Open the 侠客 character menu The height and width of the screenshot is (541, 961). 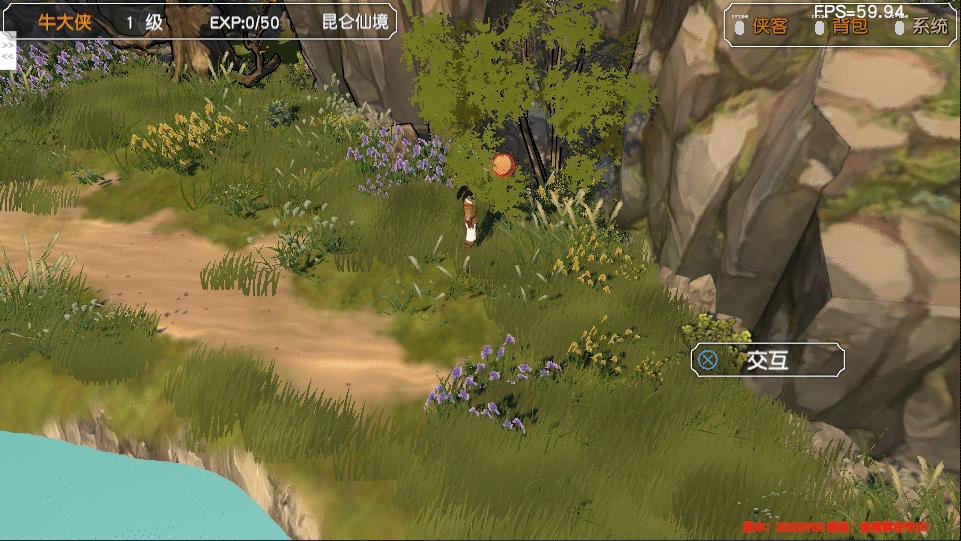pyautogui.click(x=770, y=27)
